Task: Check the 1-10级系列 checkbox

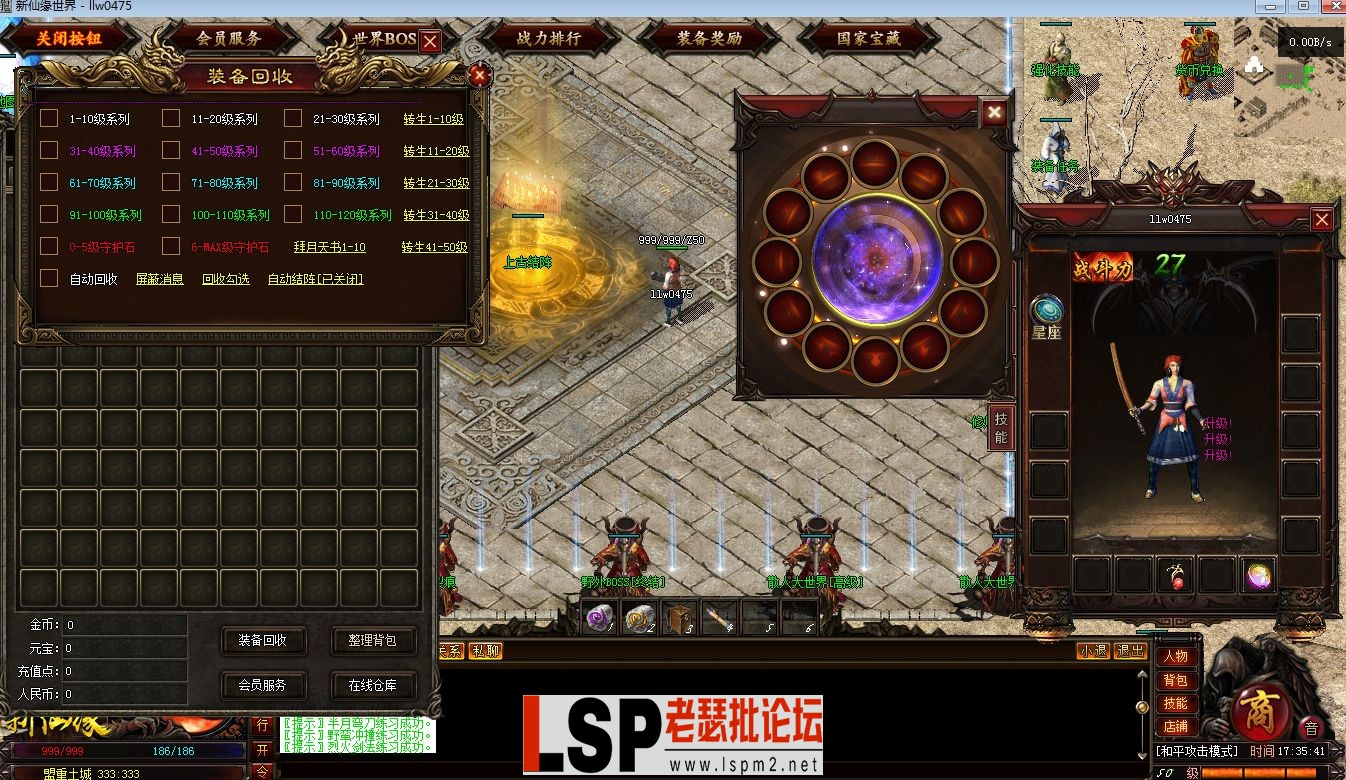Action: pos(48,118)
